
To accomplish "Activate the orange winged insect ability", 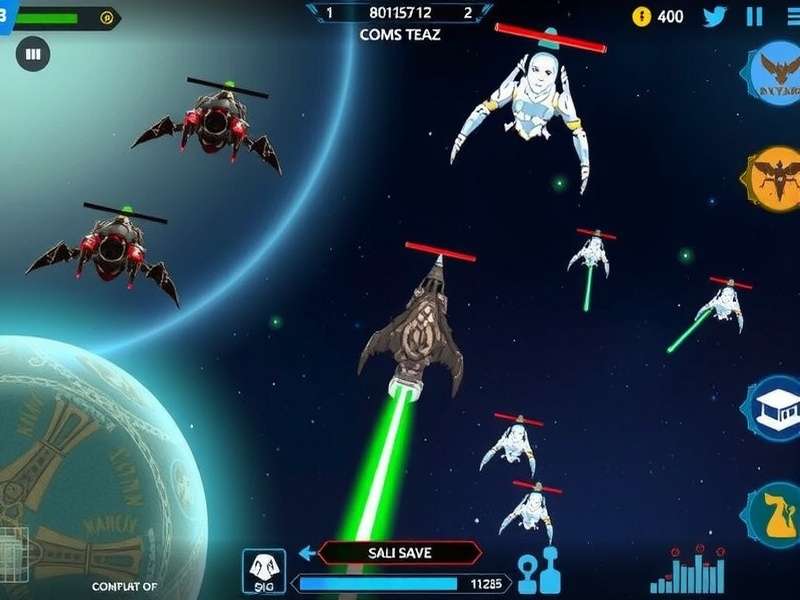I will [777, 177].
